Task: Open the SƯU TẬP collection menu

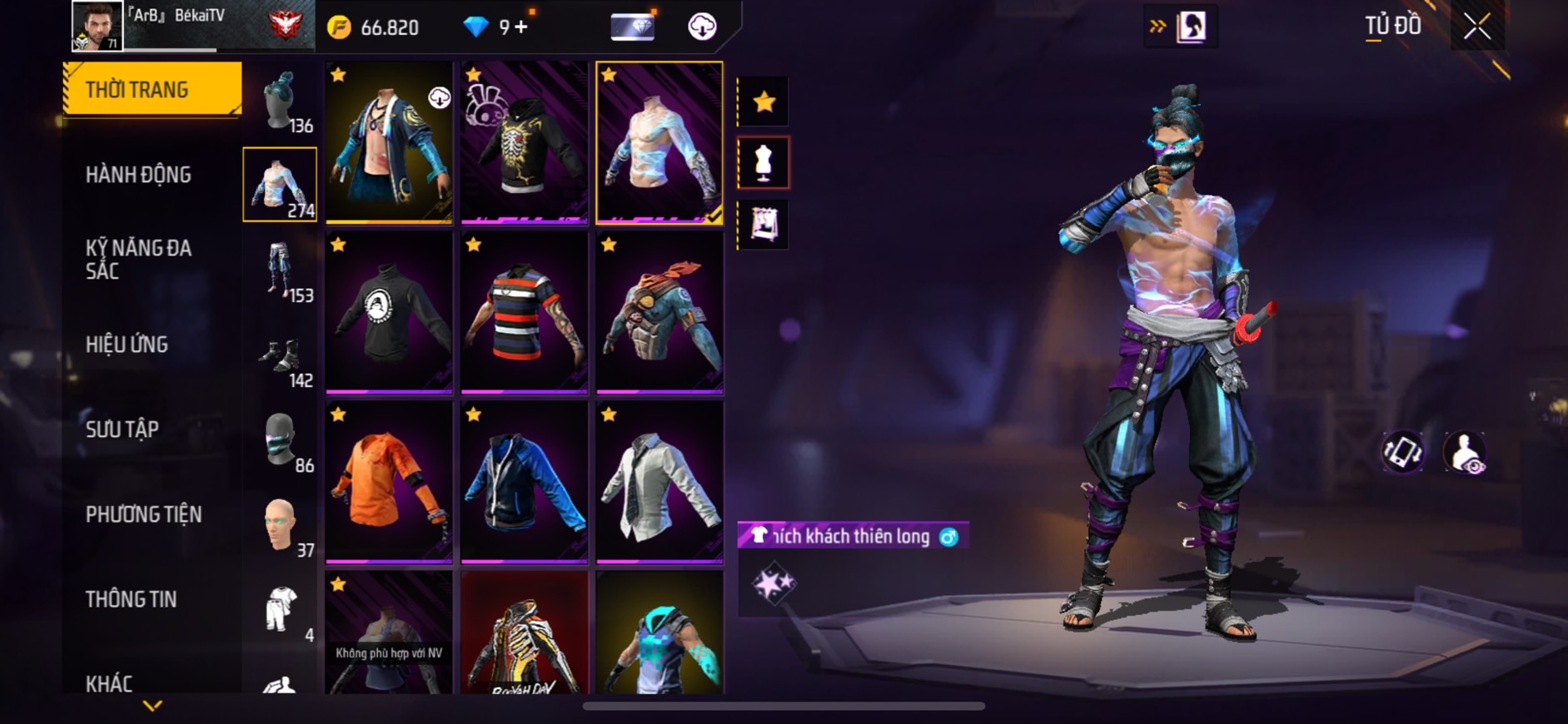Action: pyautogui.click(x=122, y=429)
